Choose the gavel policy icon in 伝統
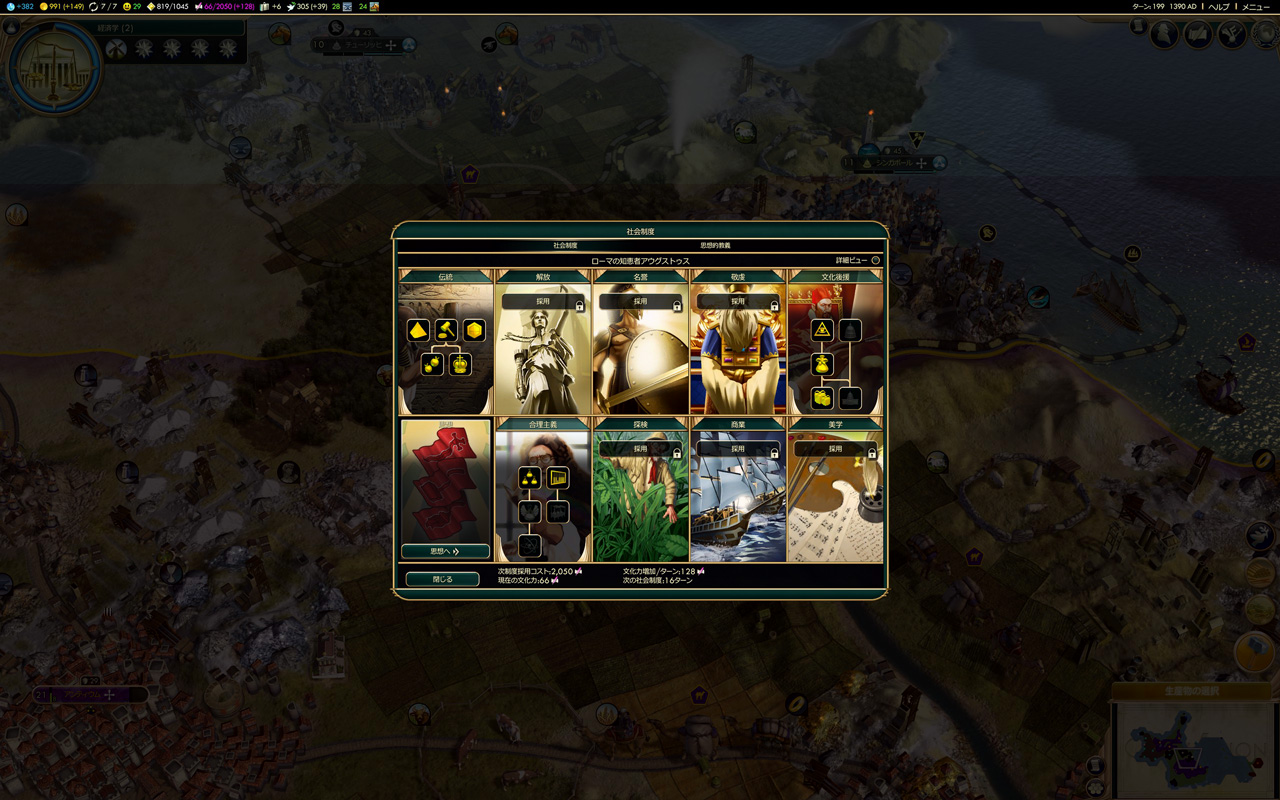This screenshot has width=1280, height=800. (446, 330)
